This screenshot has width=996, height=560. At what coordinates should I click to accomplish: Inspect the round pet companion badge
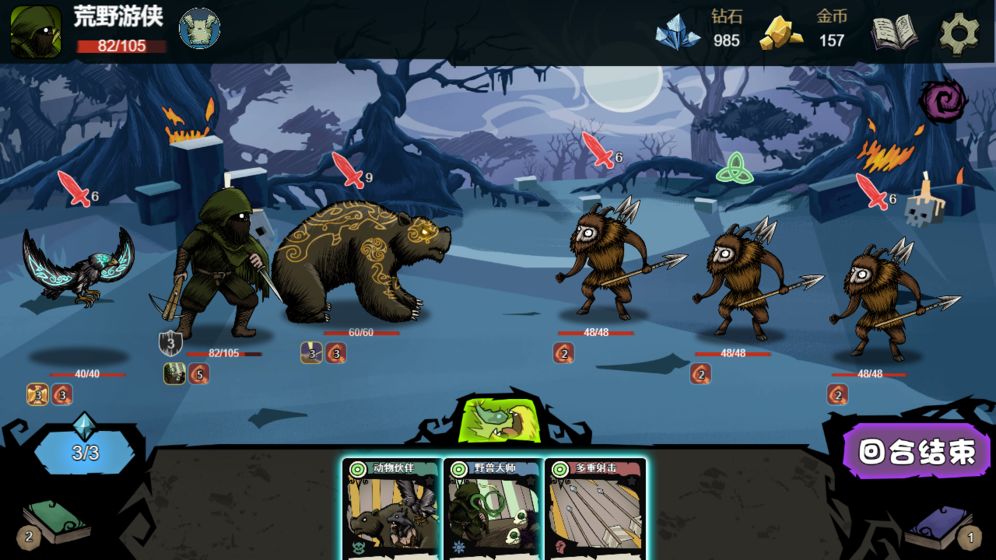coord(200,28)
